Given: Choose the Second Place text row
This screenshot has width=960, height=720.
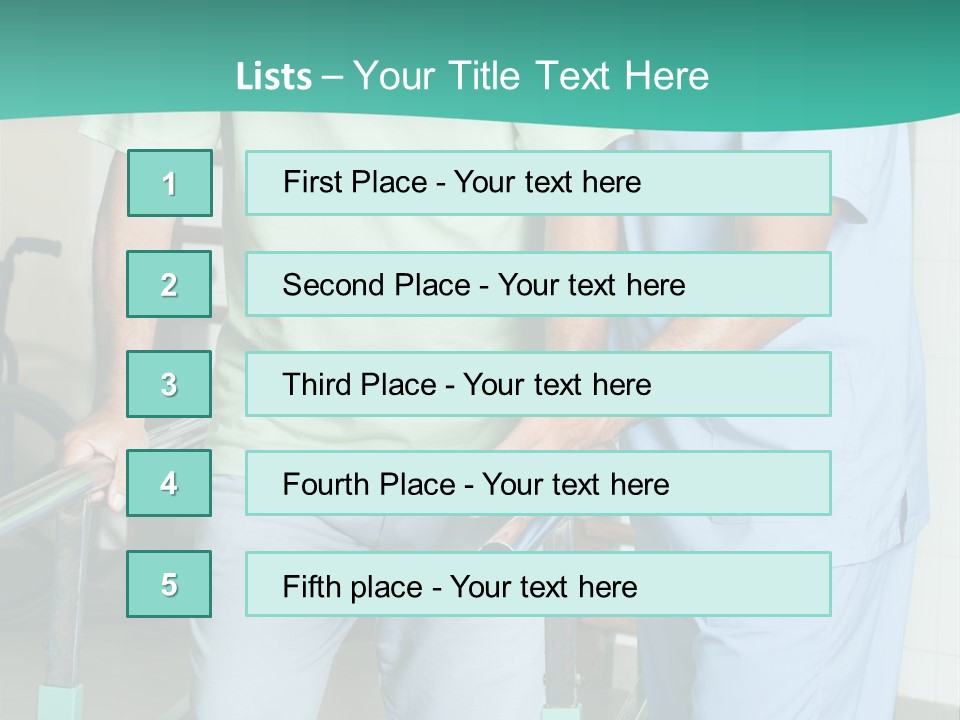Looking at the screenshot, I should click(538, 284).
